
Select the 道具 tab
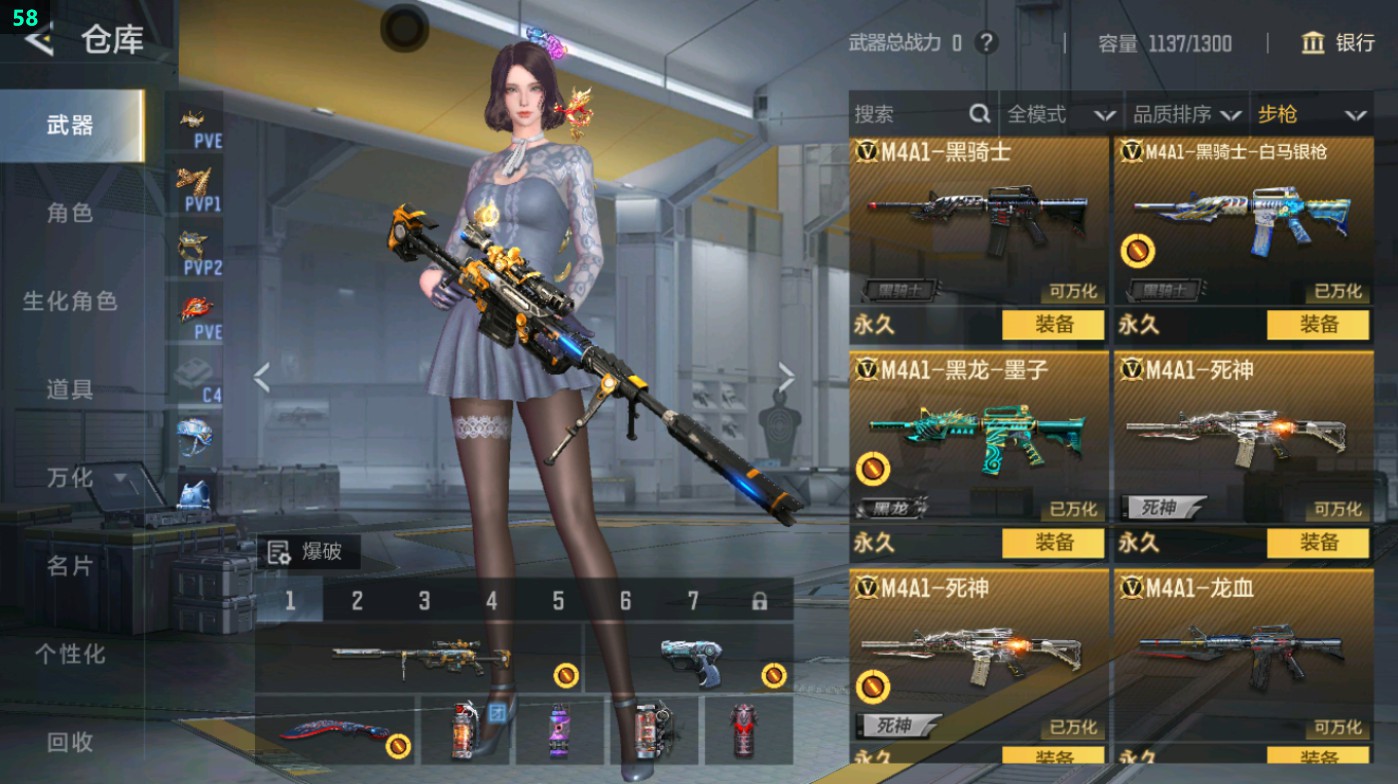point(70,389)
